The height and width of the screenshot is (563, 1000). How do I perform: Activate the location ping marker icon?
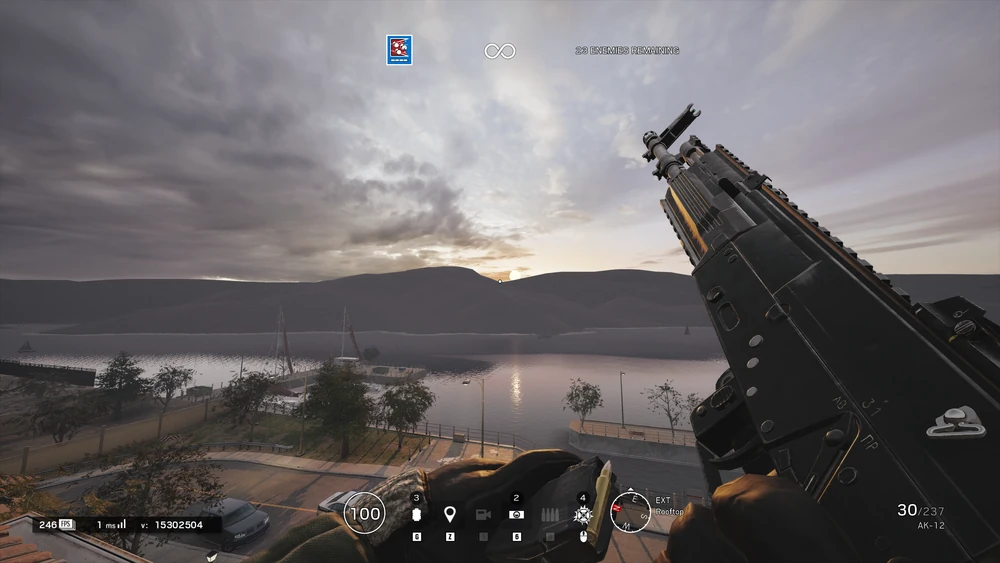[x=450, y=514]
